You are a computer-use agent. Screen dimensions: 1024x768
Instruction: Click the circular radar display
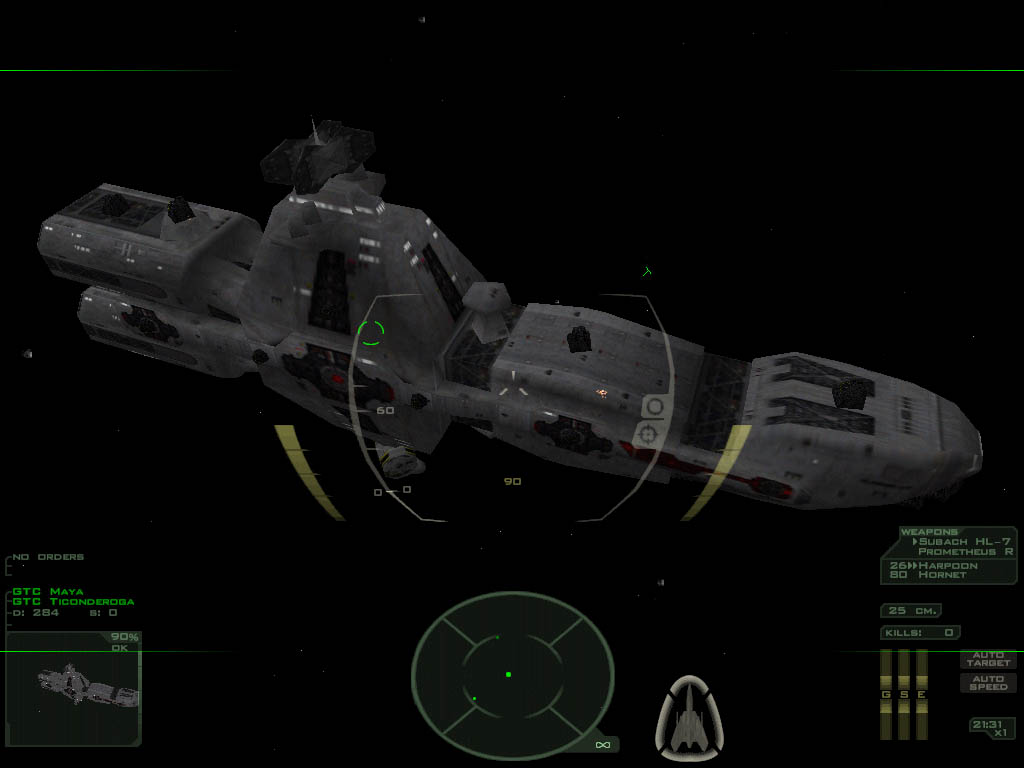tap(512, 674)
